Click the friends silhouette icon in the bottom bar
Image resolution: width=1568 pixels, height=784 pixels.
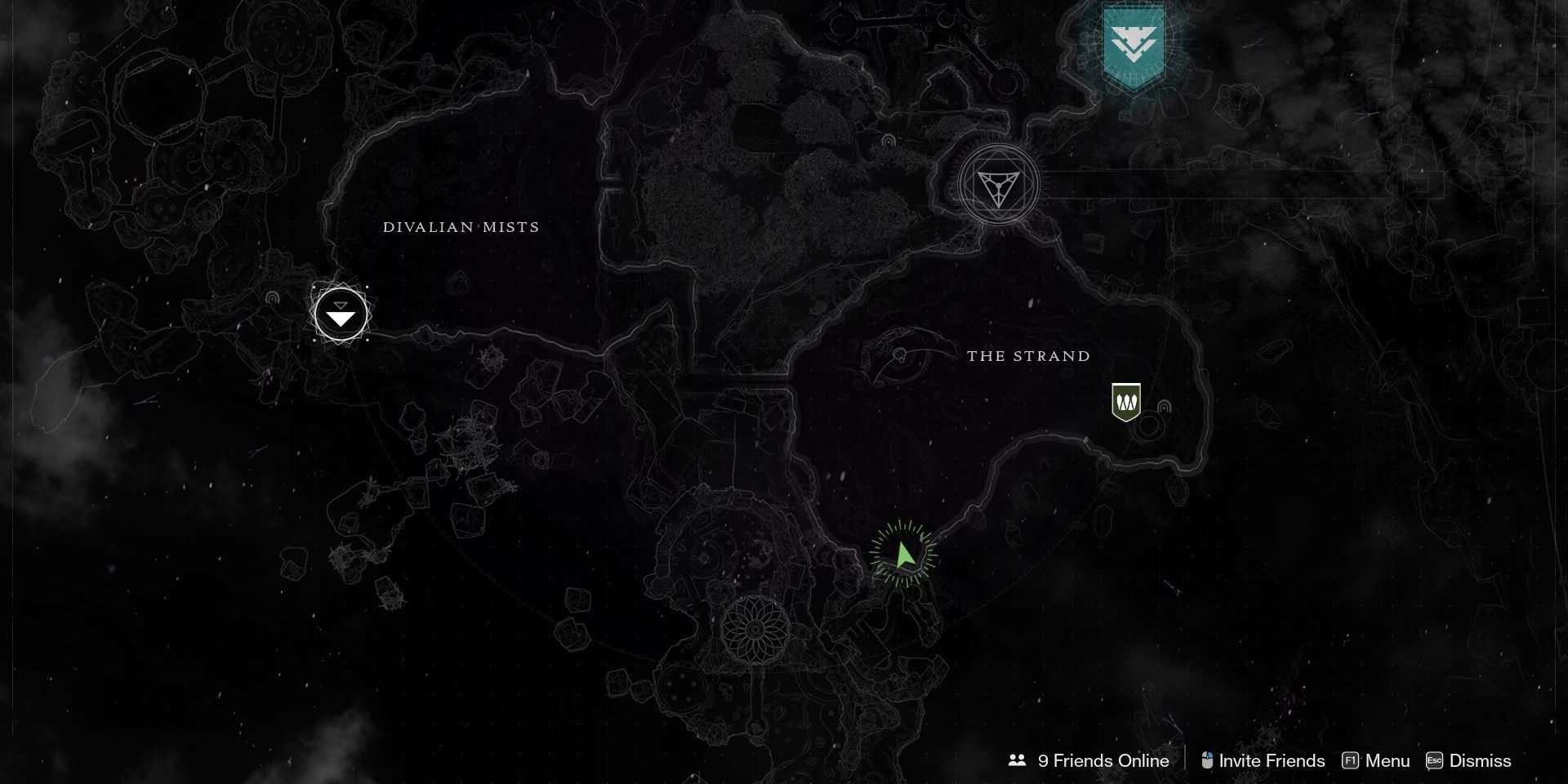pos(1016,760)
